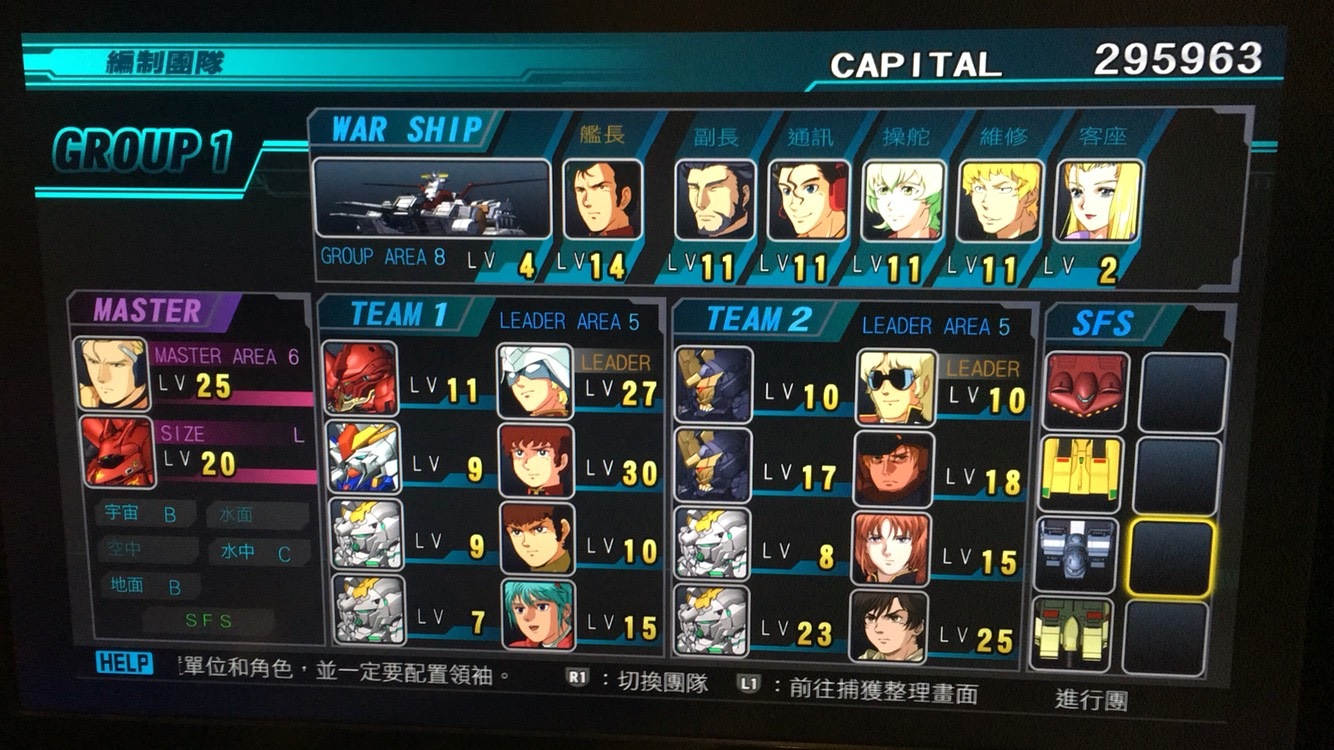Screen dimensions: 1334x750
Task: Pick the green SFS craft slot
Action: (1071, 633)
